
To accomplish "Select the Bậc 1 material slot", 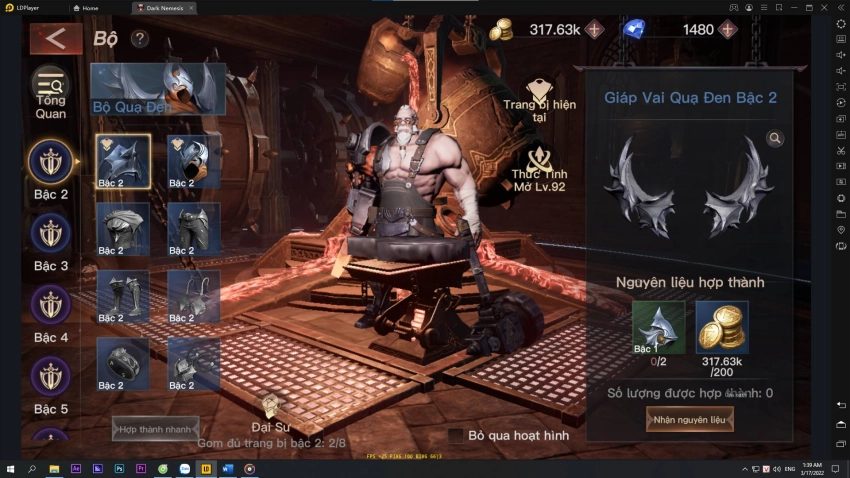I will coord(658,327).
